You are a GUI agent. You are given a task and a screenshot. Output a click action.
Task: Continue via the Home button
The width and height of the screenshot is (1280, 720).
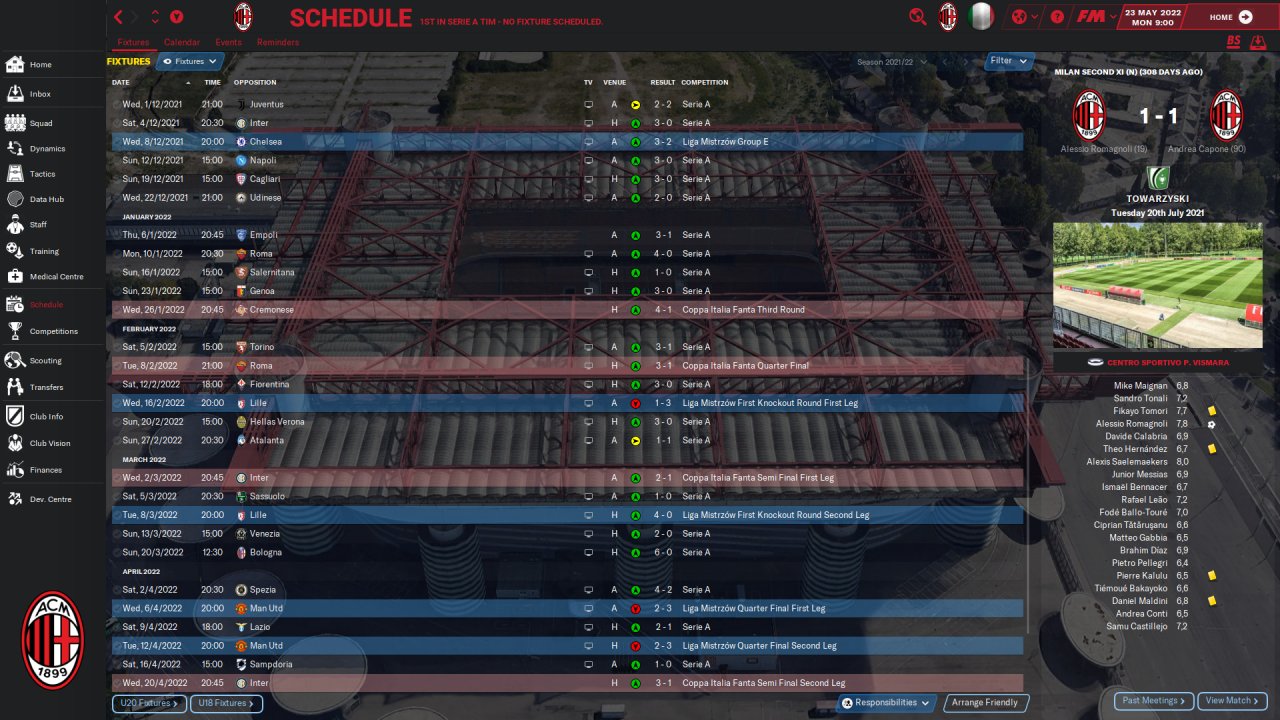coord(1230,17)
